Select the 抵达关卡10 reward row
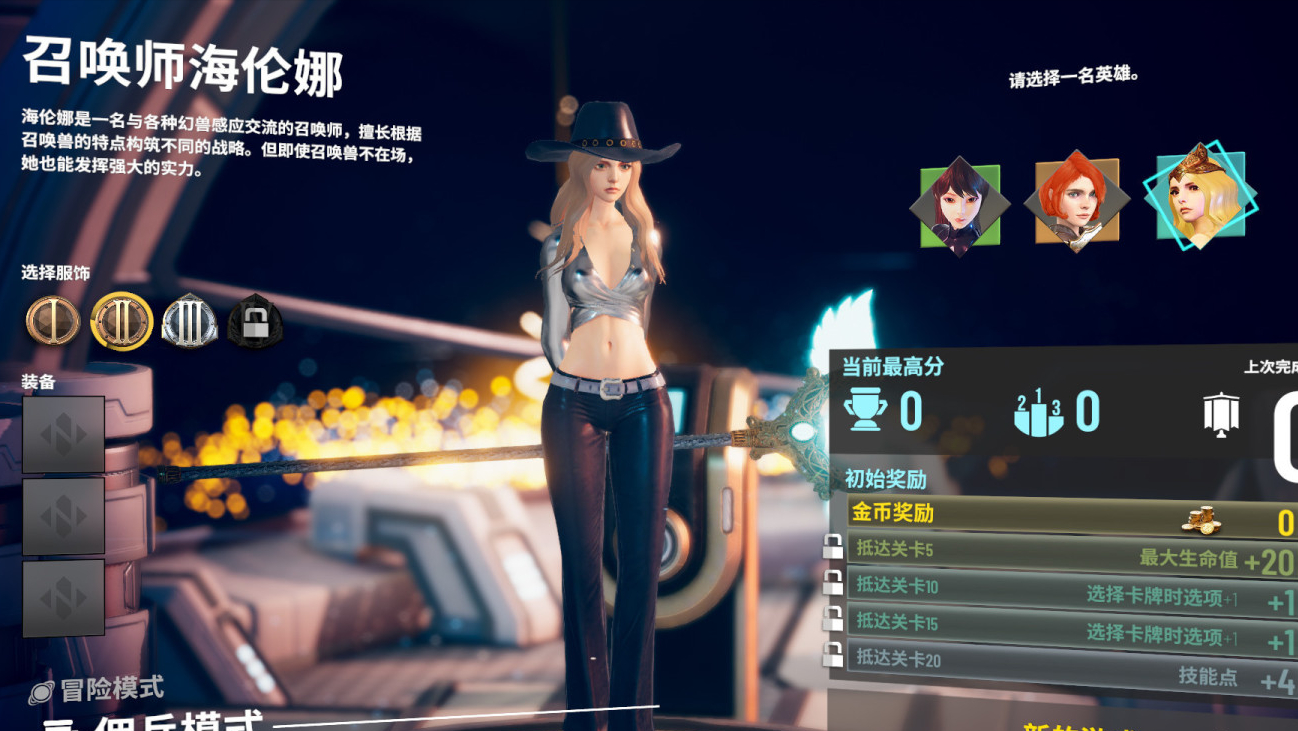 click(x=1070, y=590)
